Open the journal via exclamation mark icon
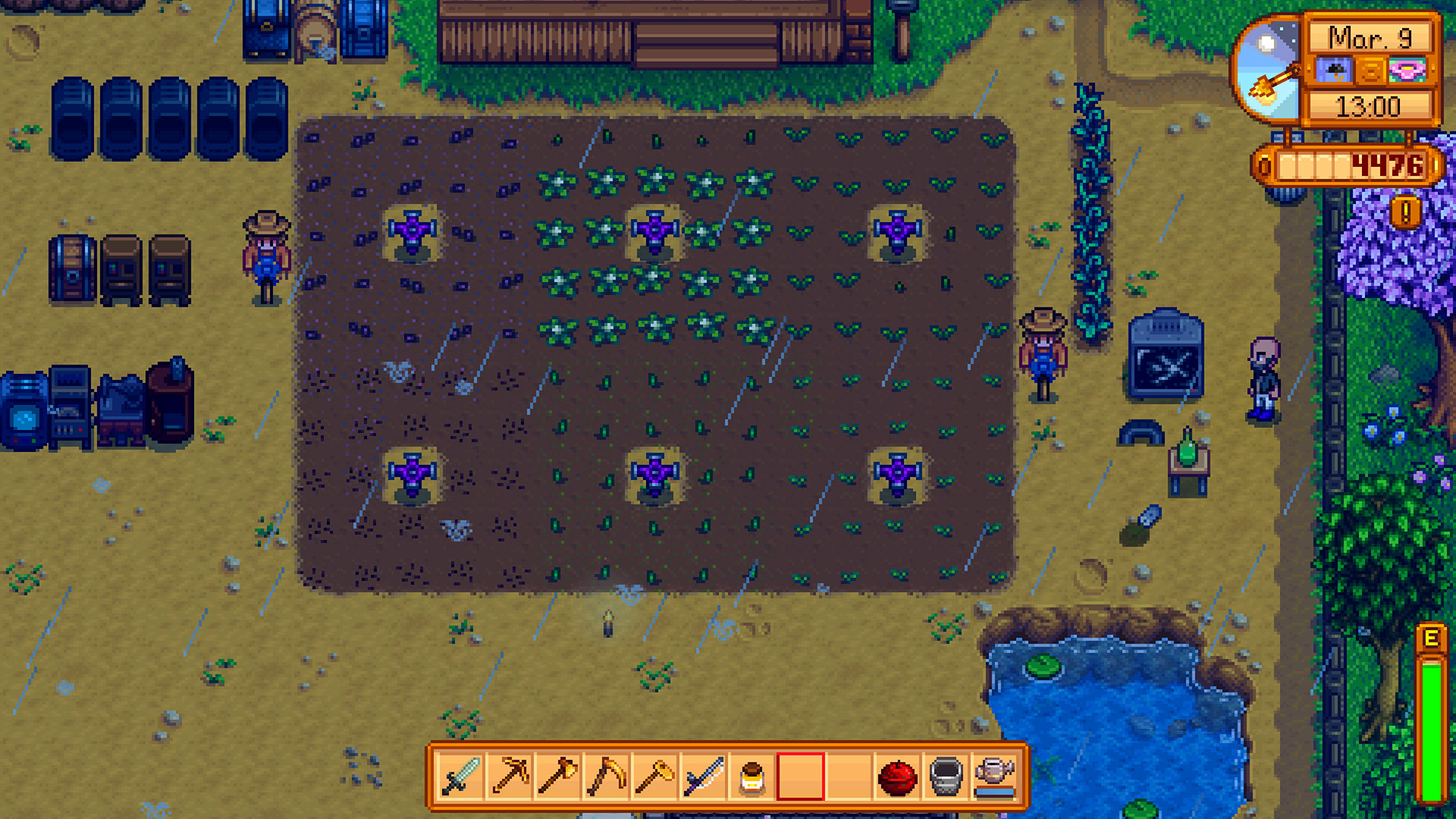 click(1405, 212)
